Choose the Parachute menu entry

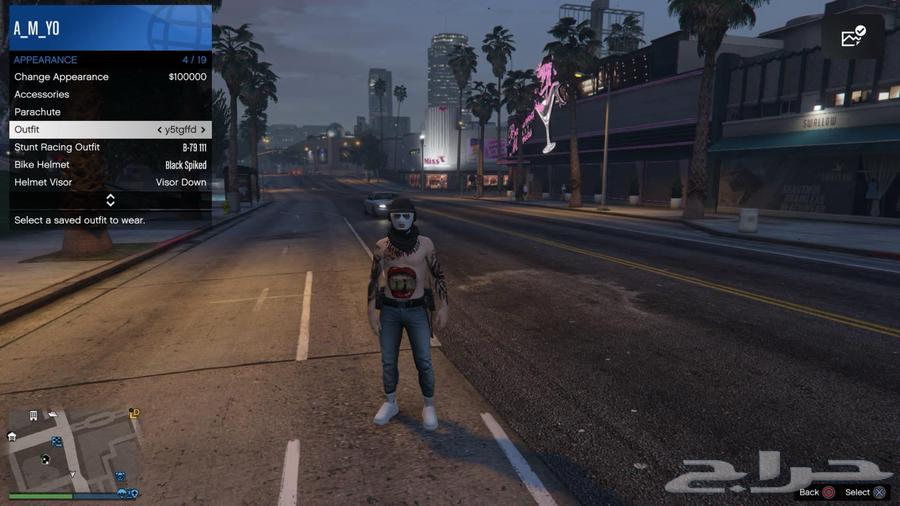tap(110, 112)
